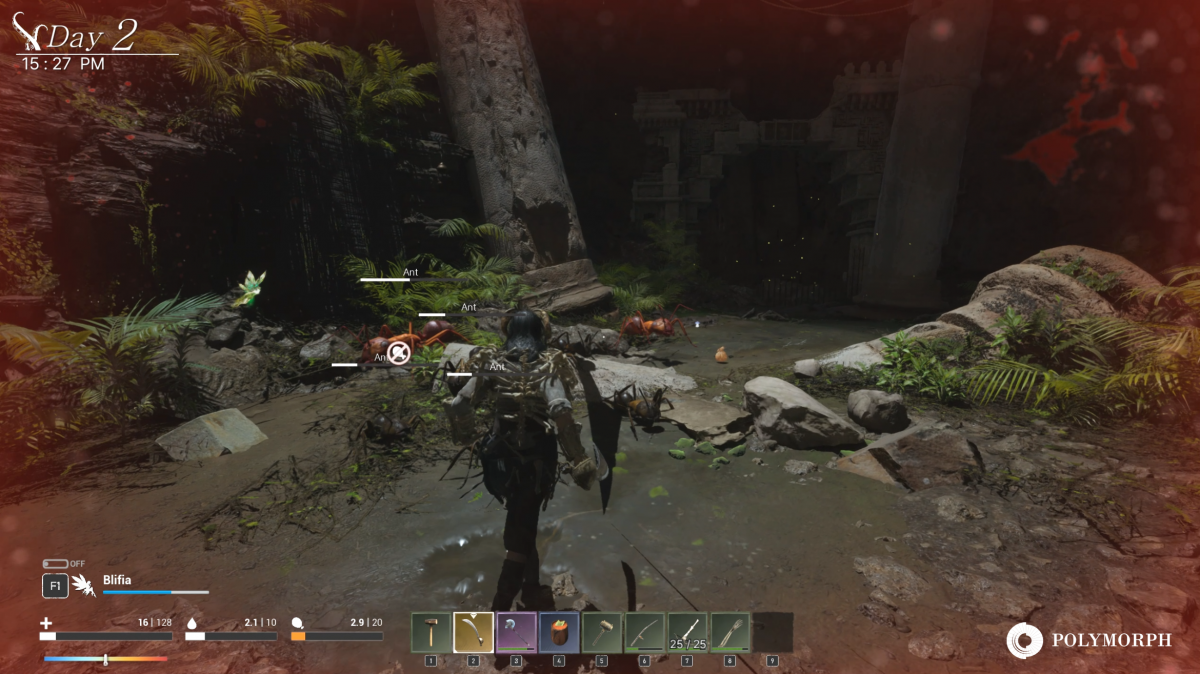Screen dimensions: 1200x674
Task: Choose the orange log item with blue background
Action: click(559, 632)
